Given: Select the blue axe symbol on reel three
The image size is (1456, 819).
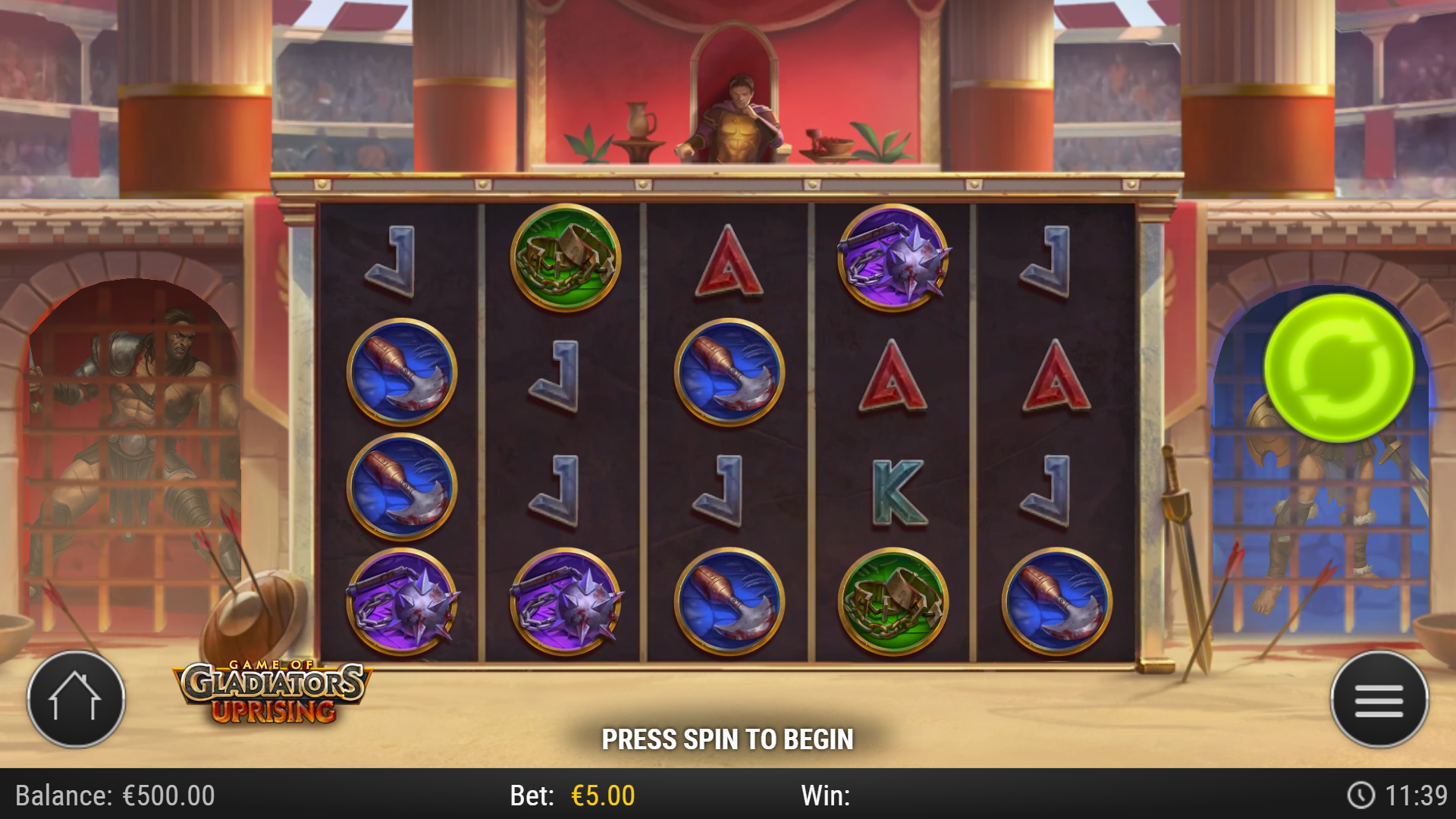Looking at the screenshot, I should [x=729, y=370].
